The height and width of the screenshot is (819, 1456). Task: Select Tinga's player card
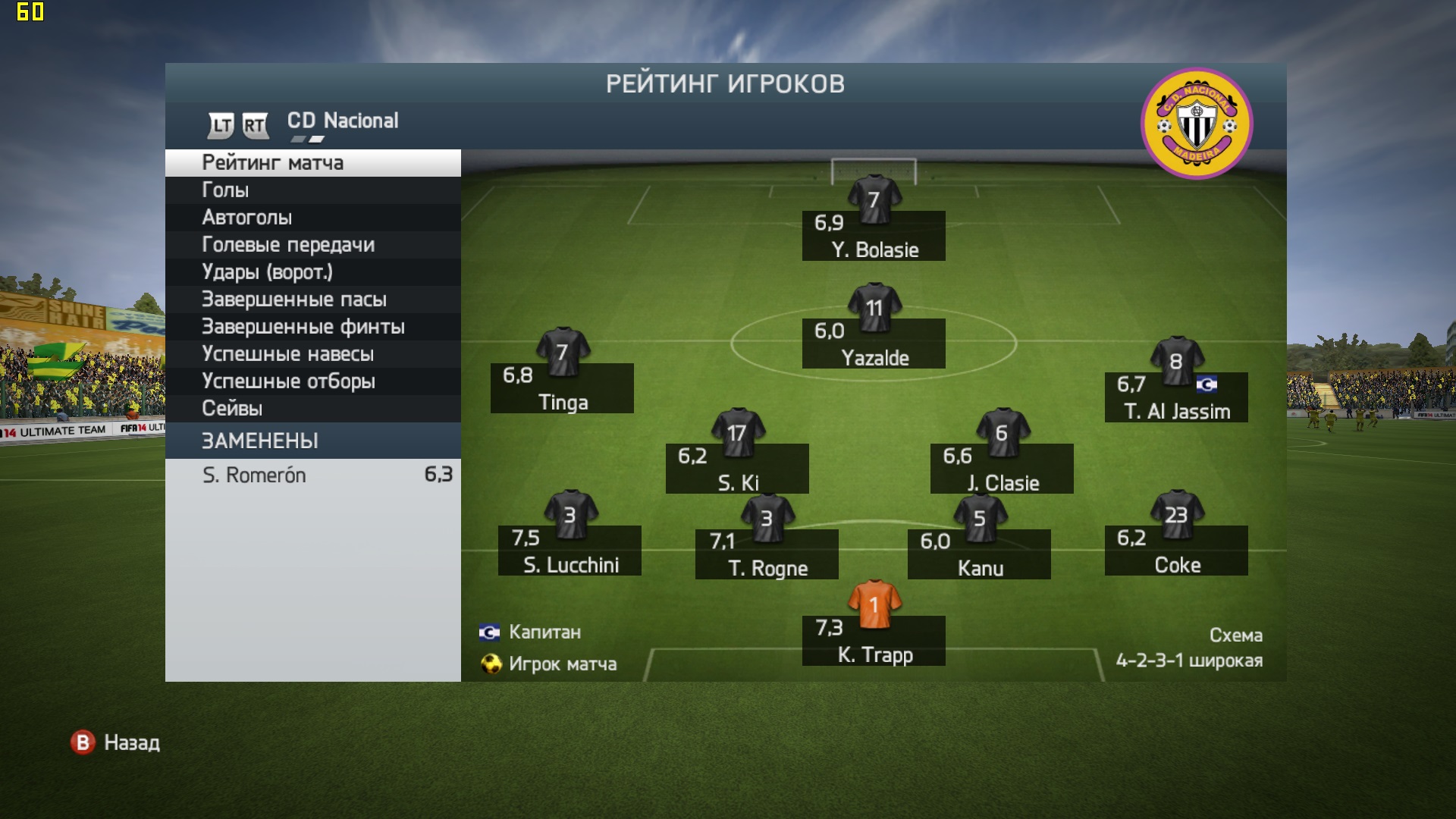tap(562, 388)
